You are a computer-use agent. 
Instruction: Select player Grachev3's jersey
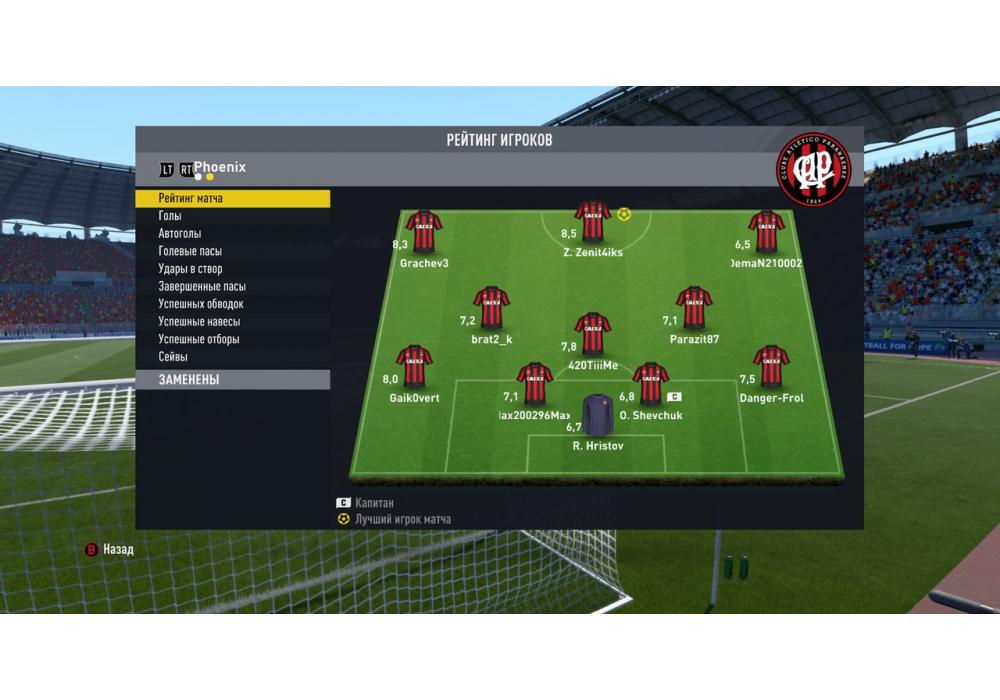pyautogui.click(x=424, y=231)
